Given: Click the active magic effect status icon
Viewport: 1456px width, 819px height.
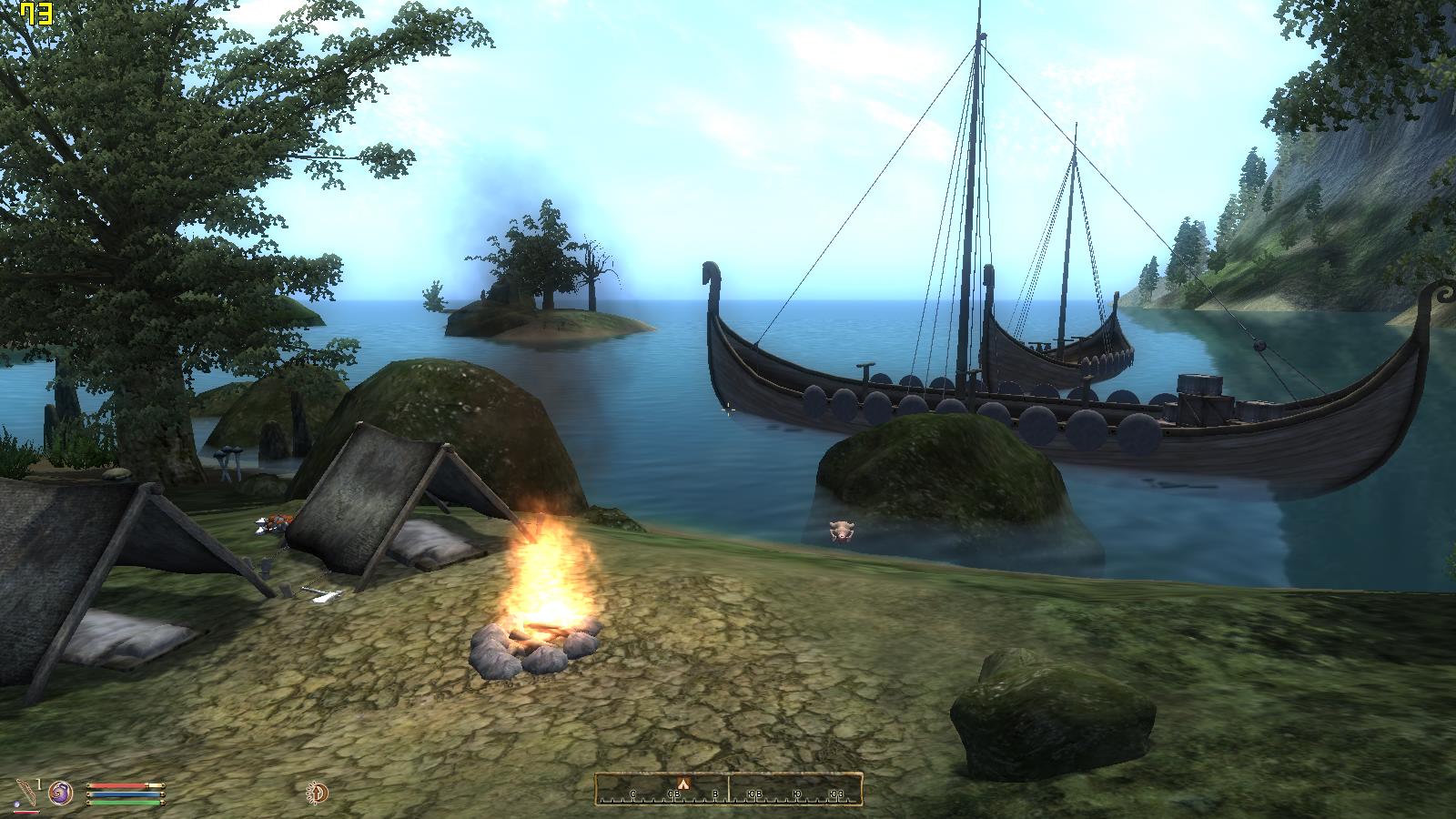Looking at the screenshot, I should [318, 793].
